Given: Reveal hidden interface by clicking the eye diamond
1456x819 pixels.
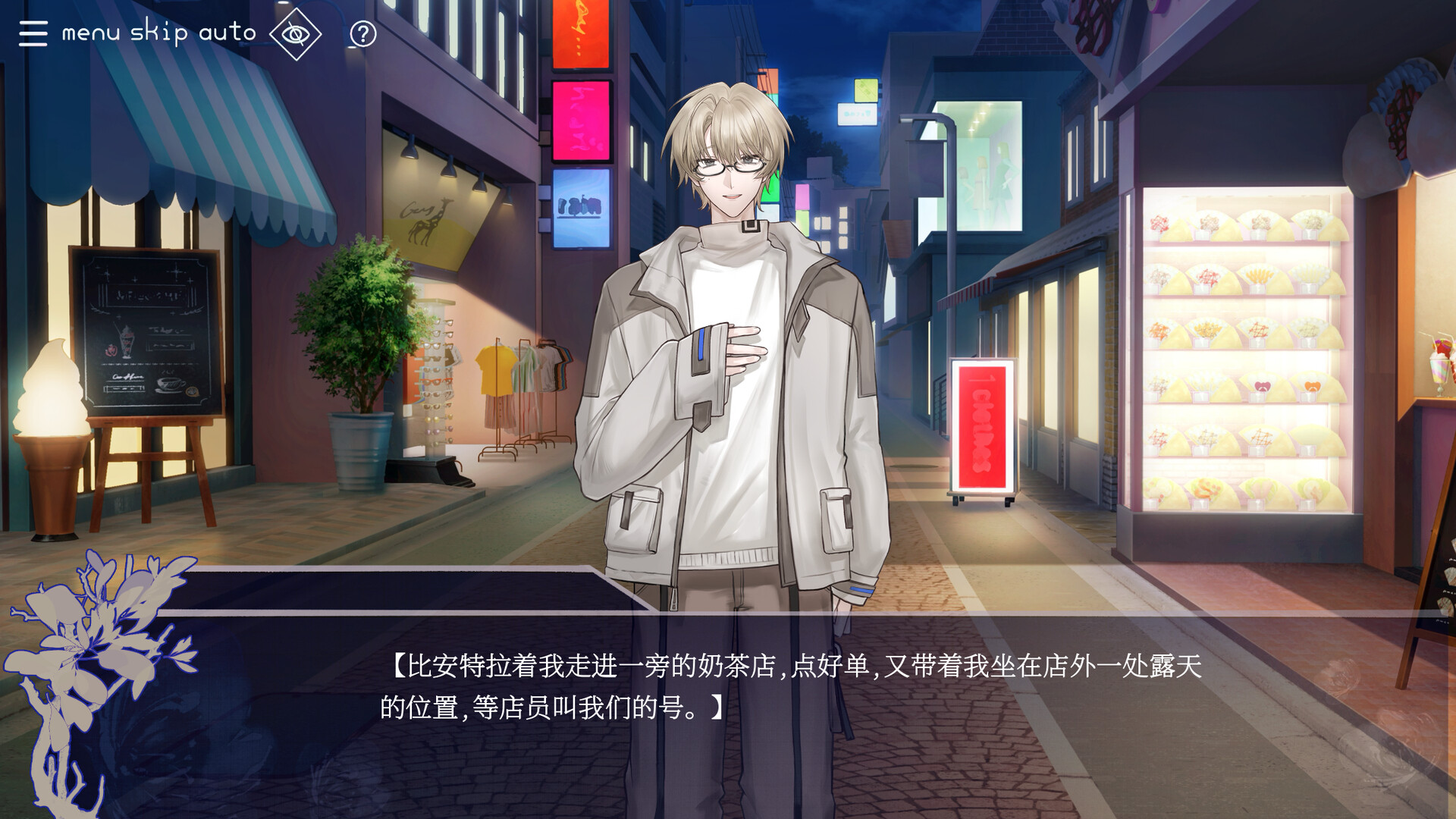Looking at the screenshot, I should coord(296,33).
